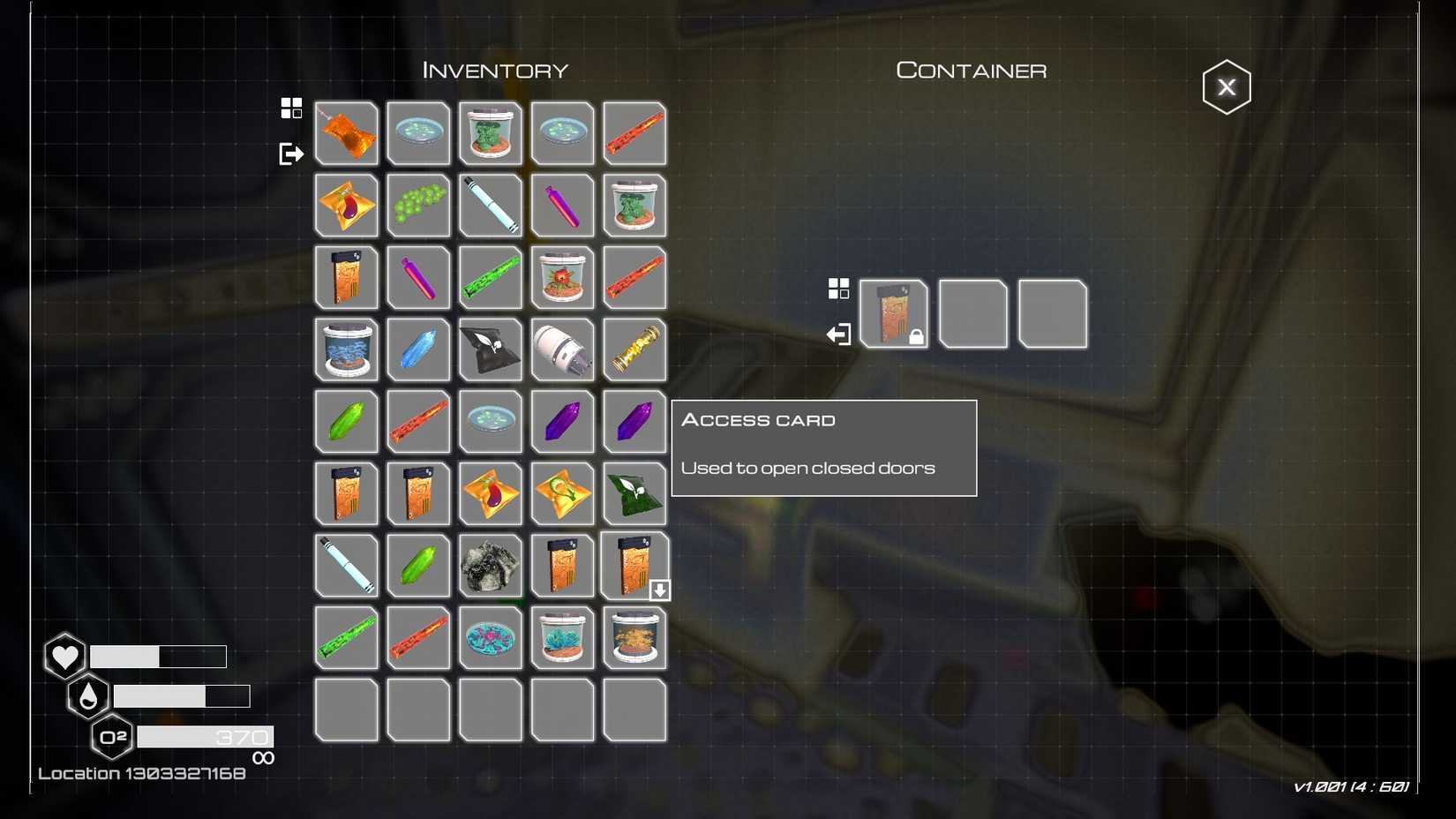
Task: Select the golden cylinder item
Action: click(634, 349)
